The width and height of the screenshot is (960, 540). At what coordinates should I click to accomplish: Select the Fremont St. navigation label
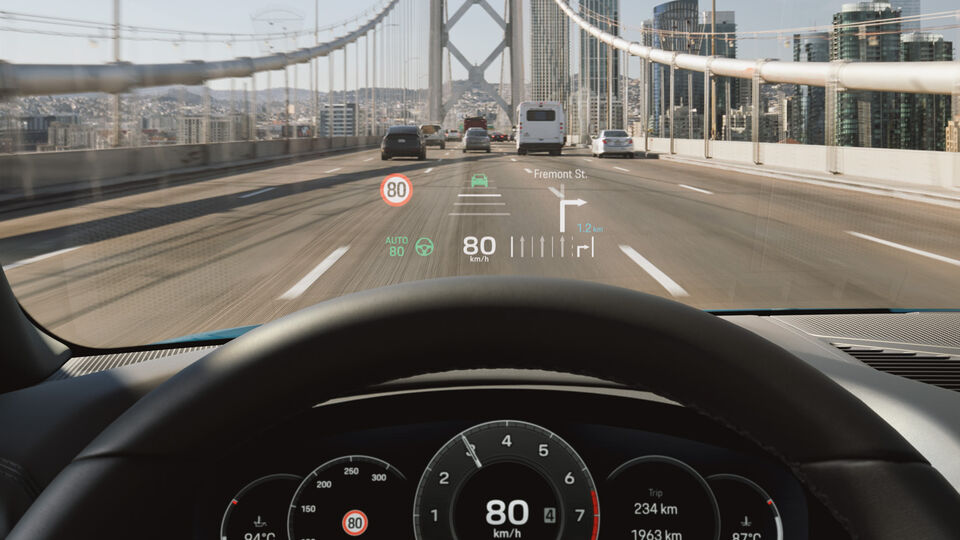[x=560, y=174]
